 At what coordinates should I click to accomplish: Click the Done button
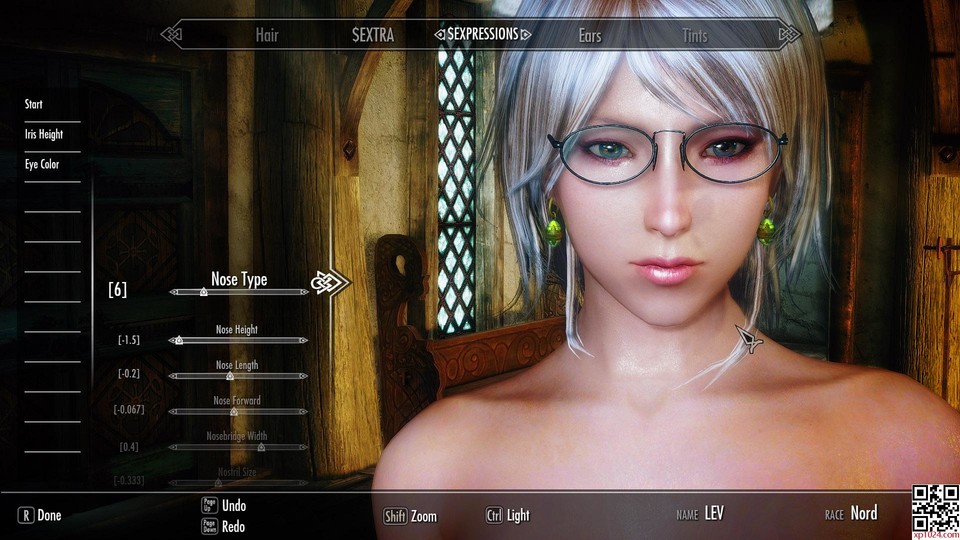(x=40, y=516)
